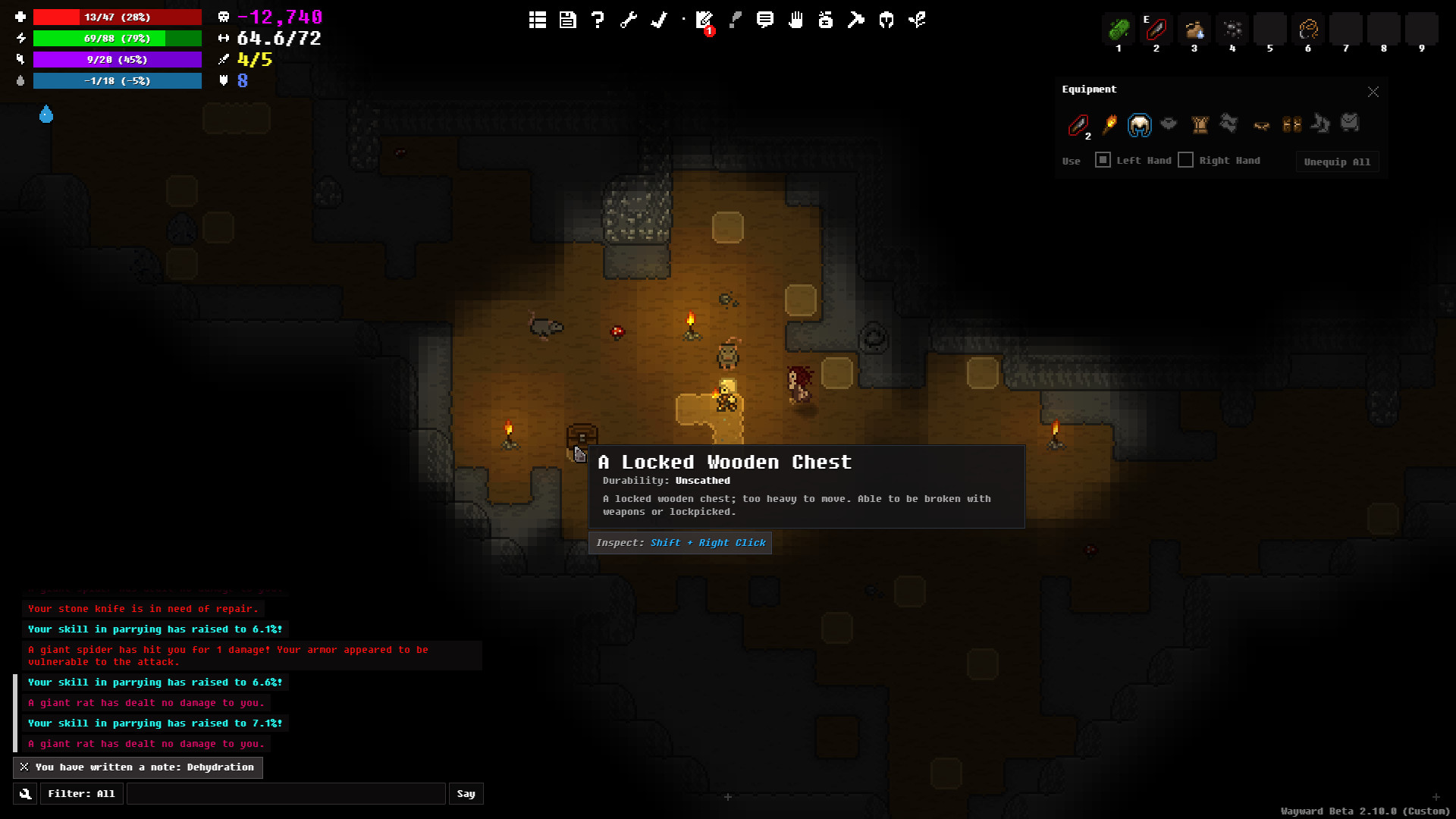Open the wrench options icon

coord(629,20)
